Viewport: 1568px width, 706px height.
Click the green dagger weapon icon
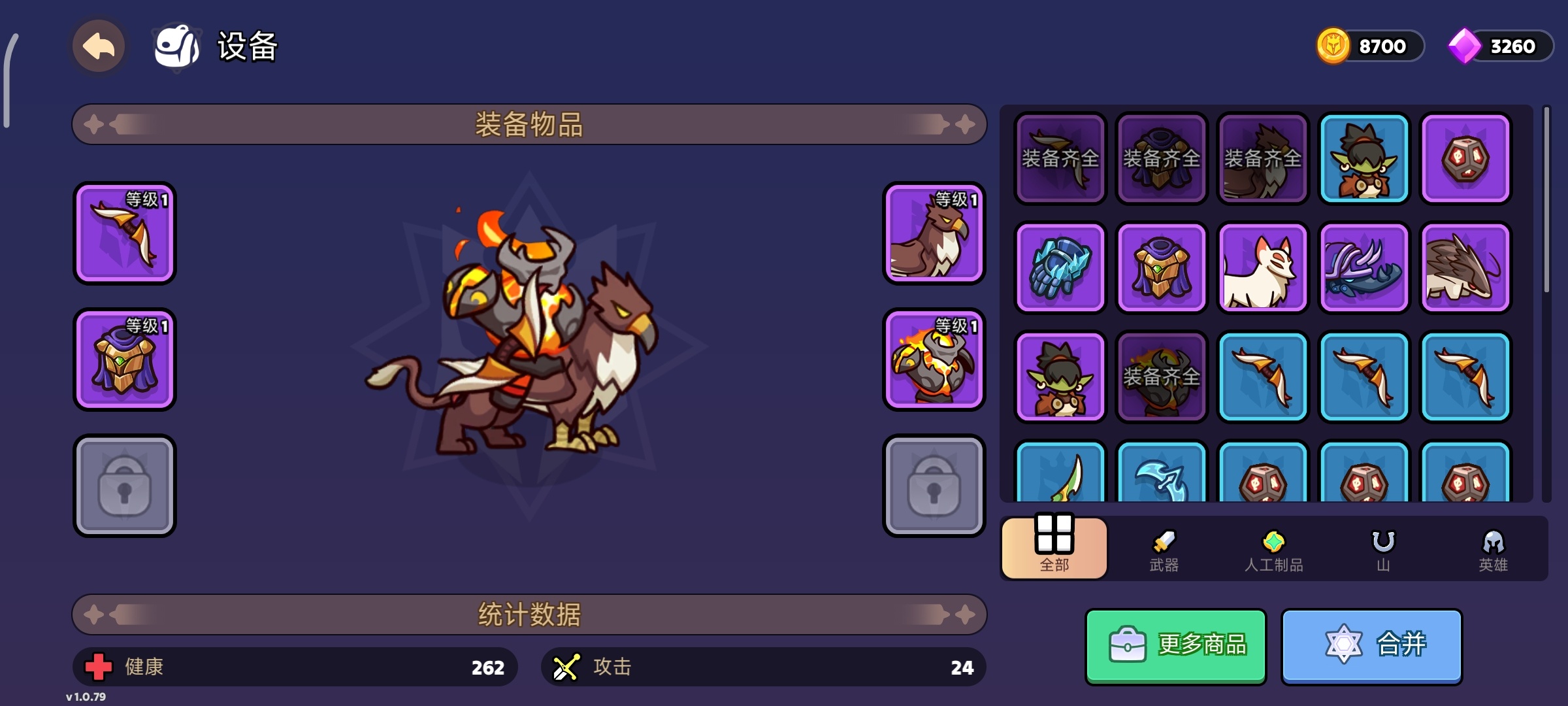(1060, 477)
